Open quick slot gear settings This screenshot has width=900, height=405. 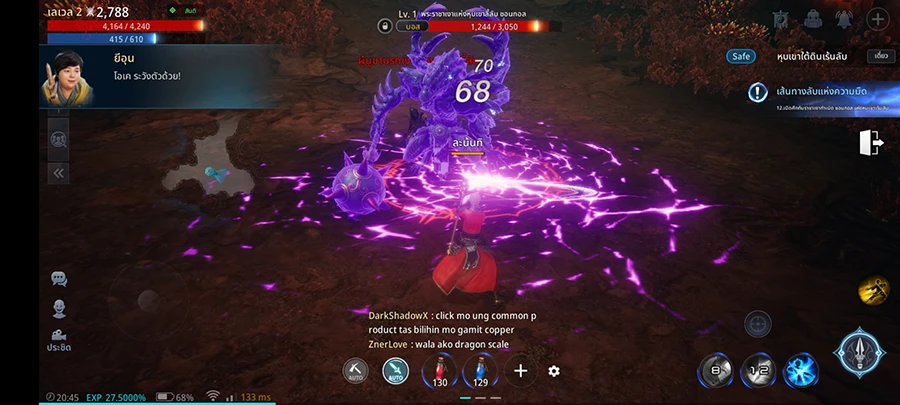554,371
